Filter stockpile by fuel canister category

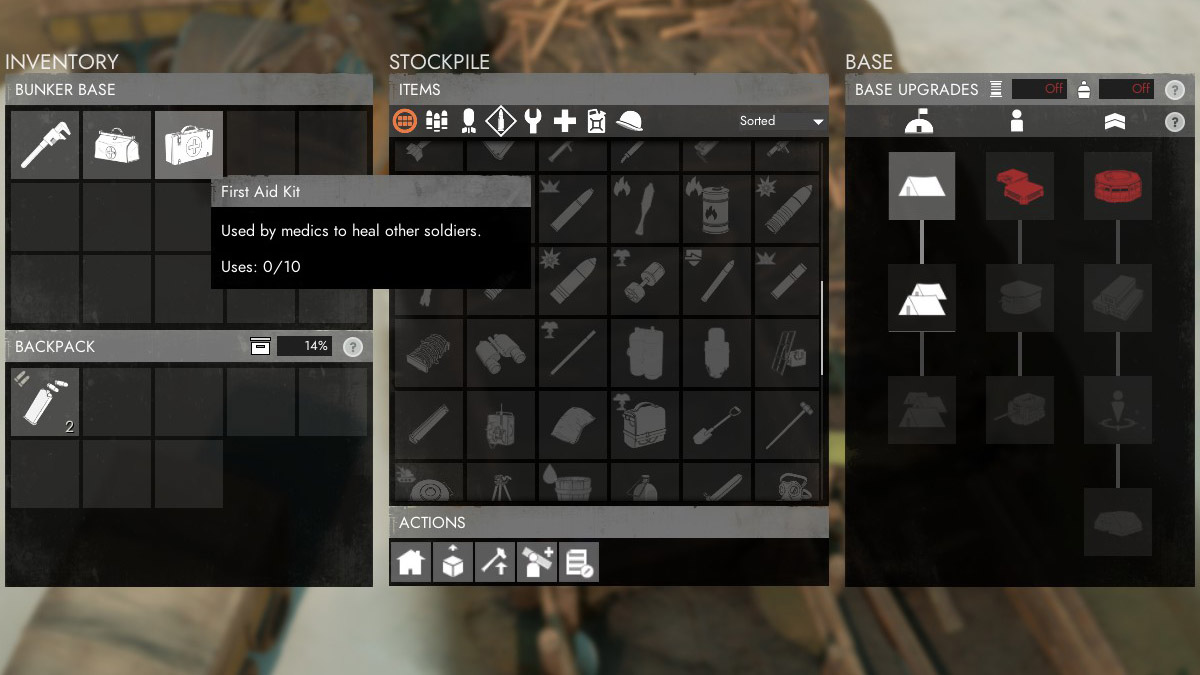tap(597, 122)
